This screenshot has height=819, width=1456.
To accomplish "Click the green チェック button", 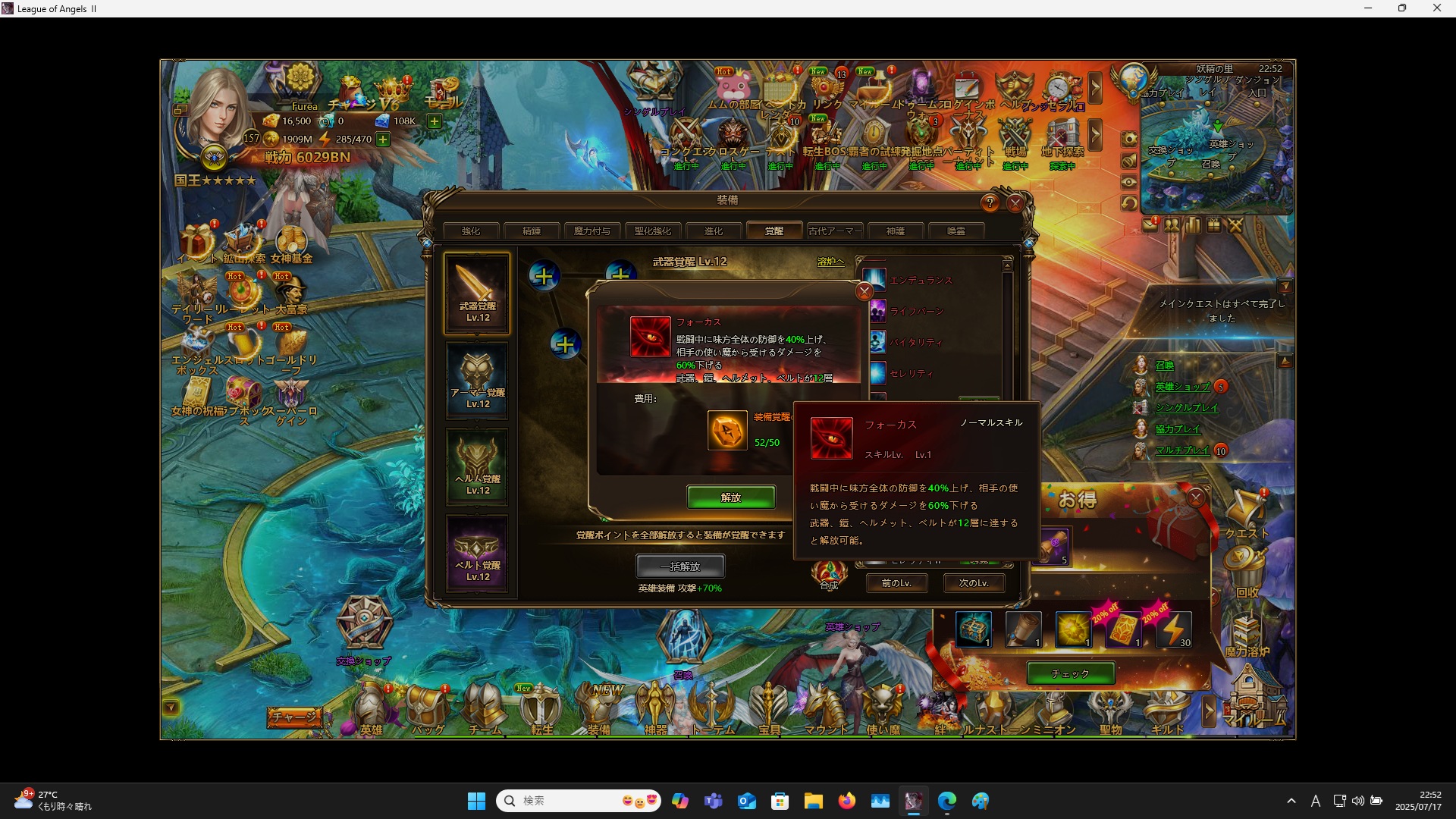I will click(1070, 673).
